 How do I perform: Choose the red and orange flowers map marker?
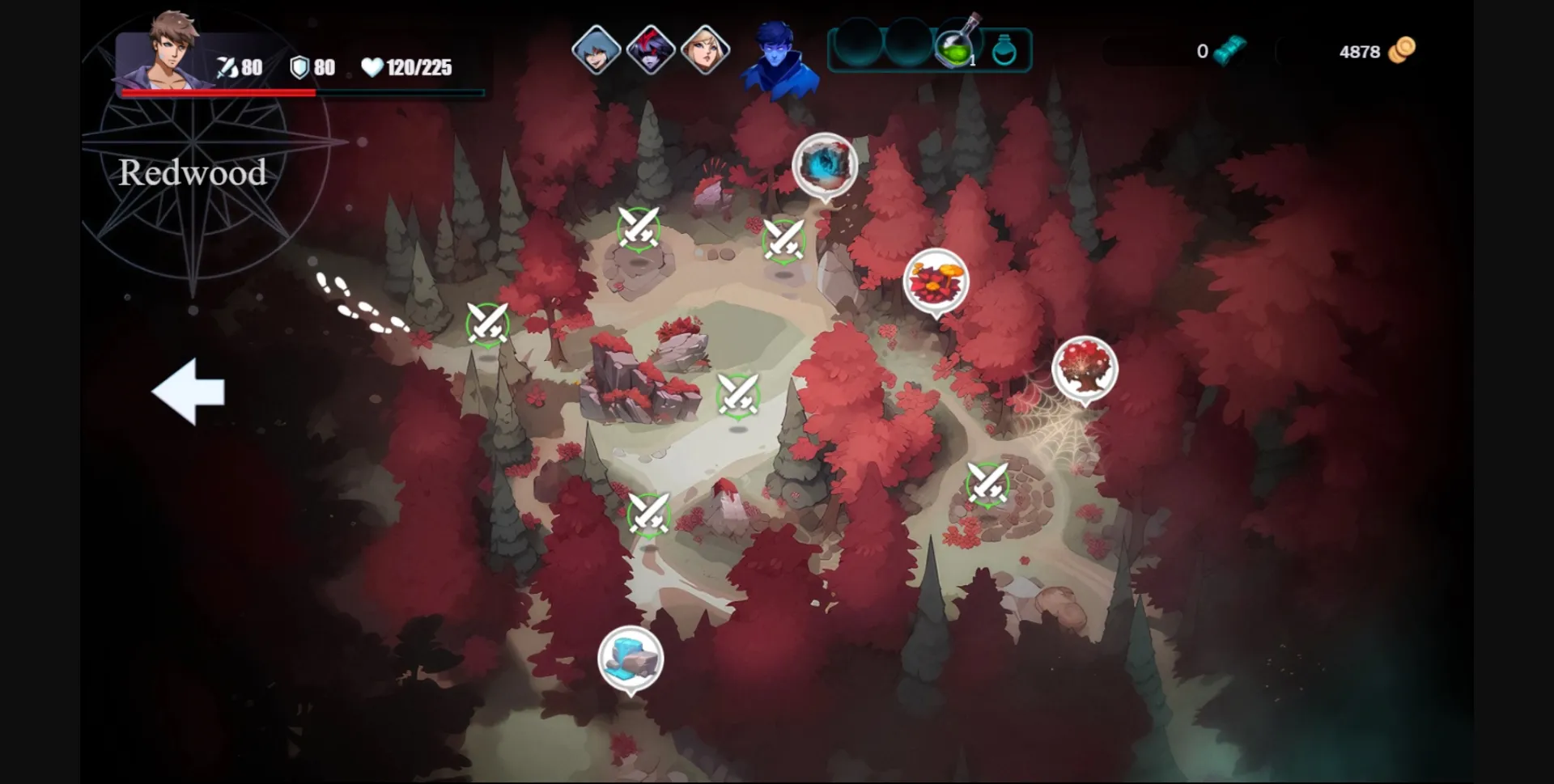[936, 281]
